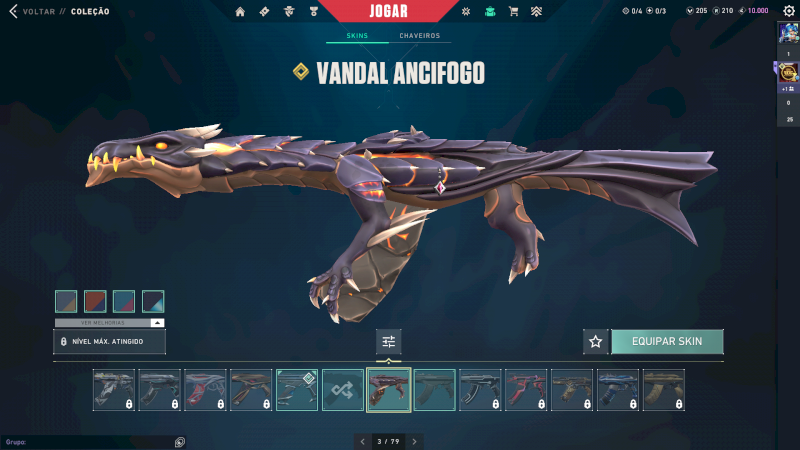Switch to the CHAVEIROS tab
The width and height of the screenshot is (800, 450).
(419, 36)
